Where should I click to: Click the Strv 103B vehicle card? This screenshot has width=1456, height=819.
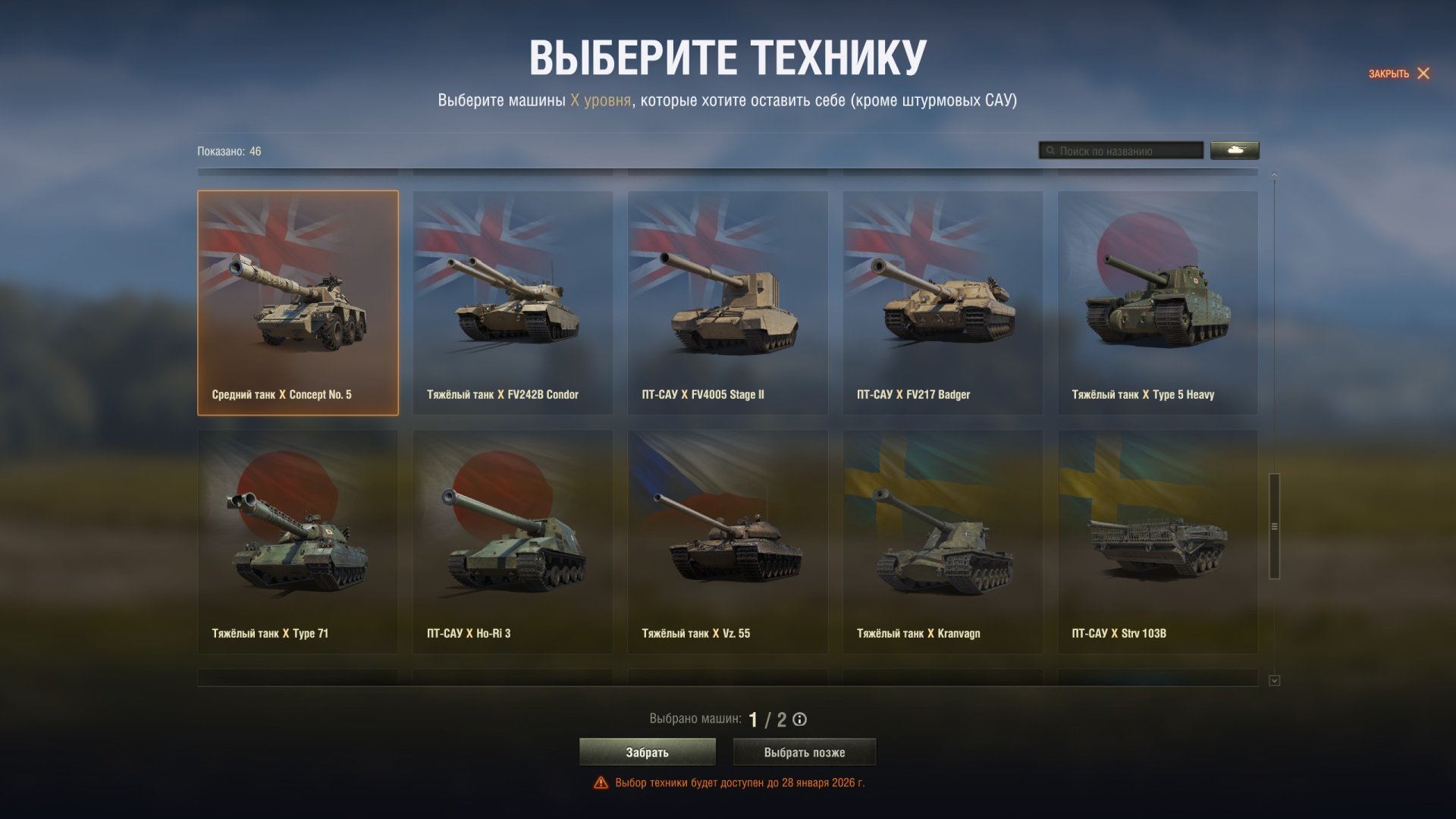click(1158, 541)
